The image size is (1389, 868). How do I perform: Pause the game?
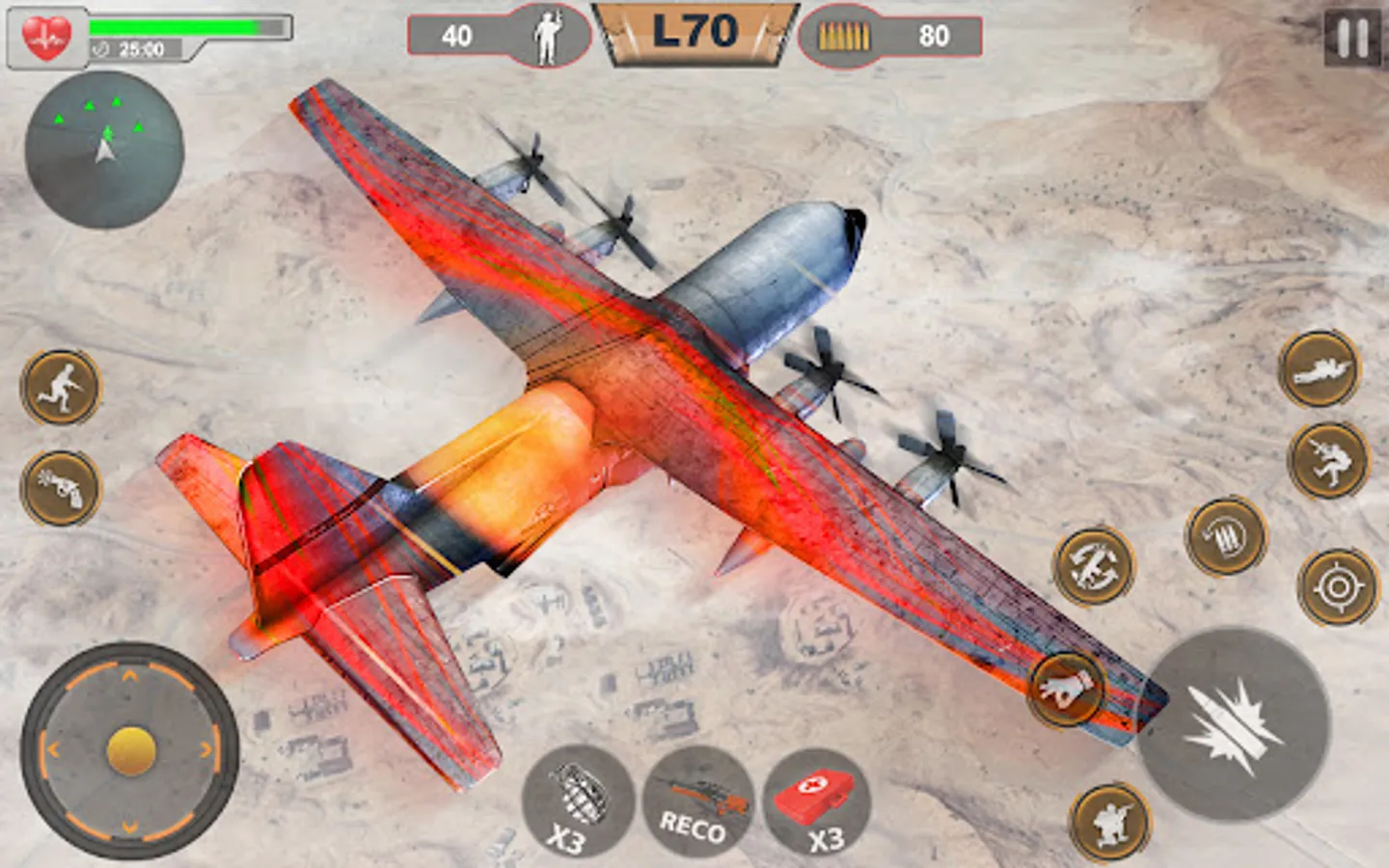1351,38
